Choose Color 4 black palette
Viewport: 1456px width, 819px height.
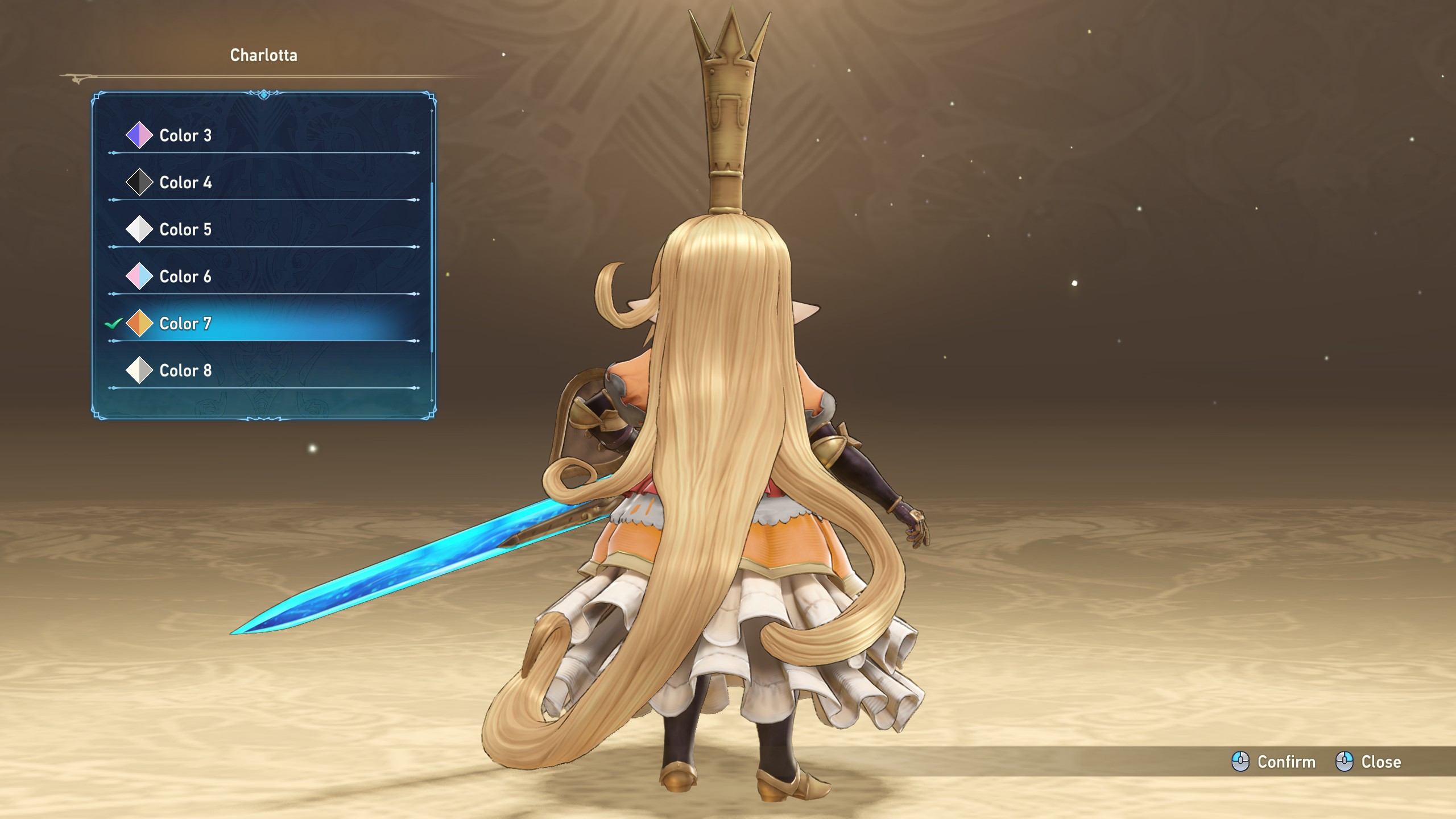point(185,183)
